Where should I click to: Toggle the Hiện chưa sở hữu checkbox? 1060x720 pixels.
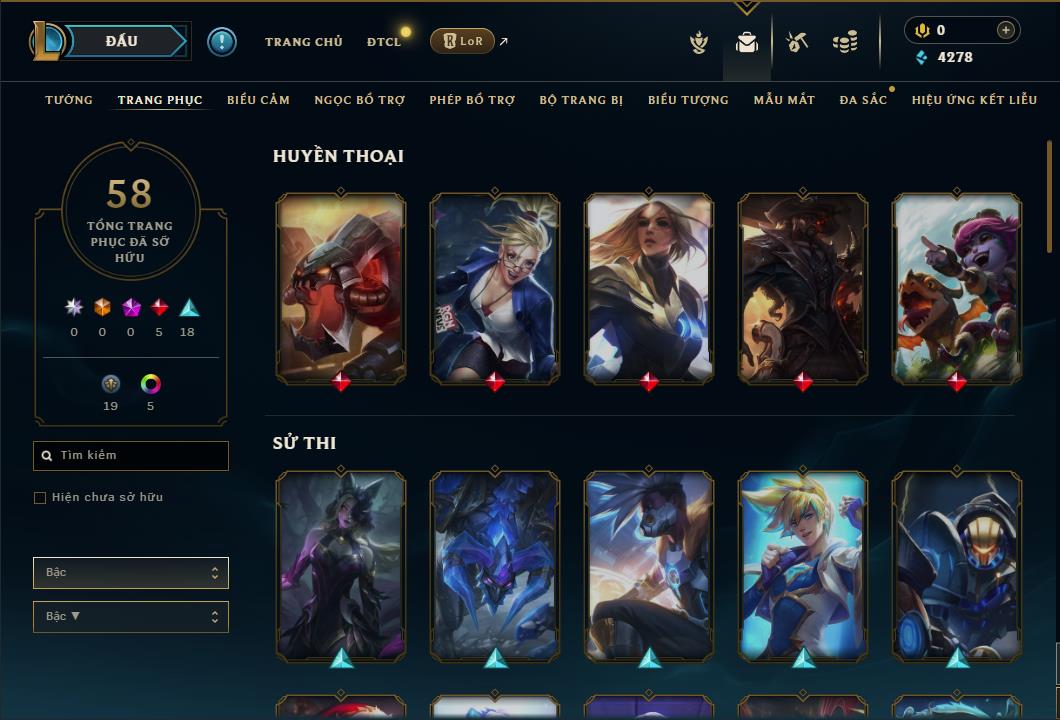pos(40,498)
